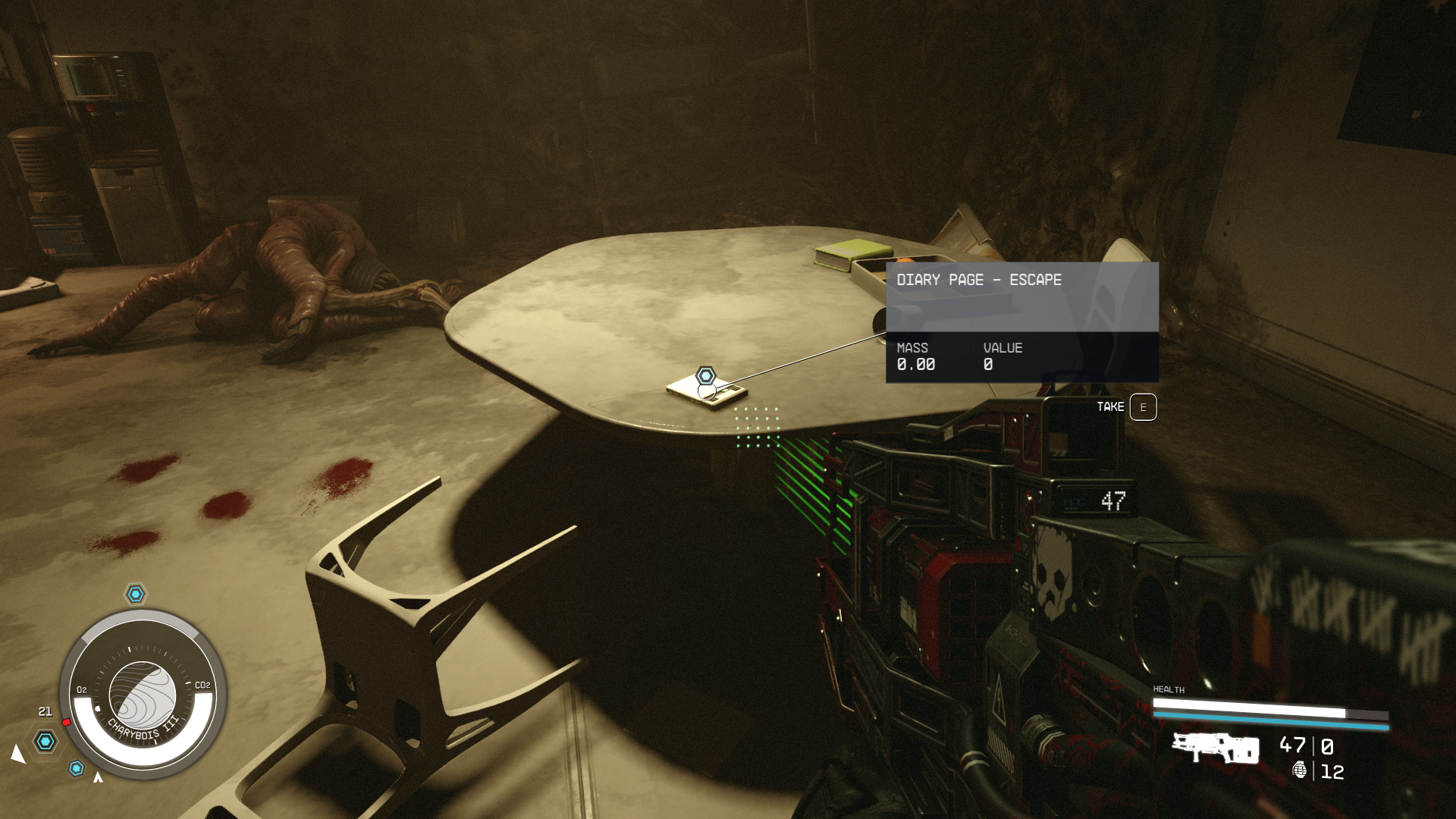Select the equipped rifle icon
Image resolution: width=1456 pixels, height=819 pixels.
tap(1216, 748)
